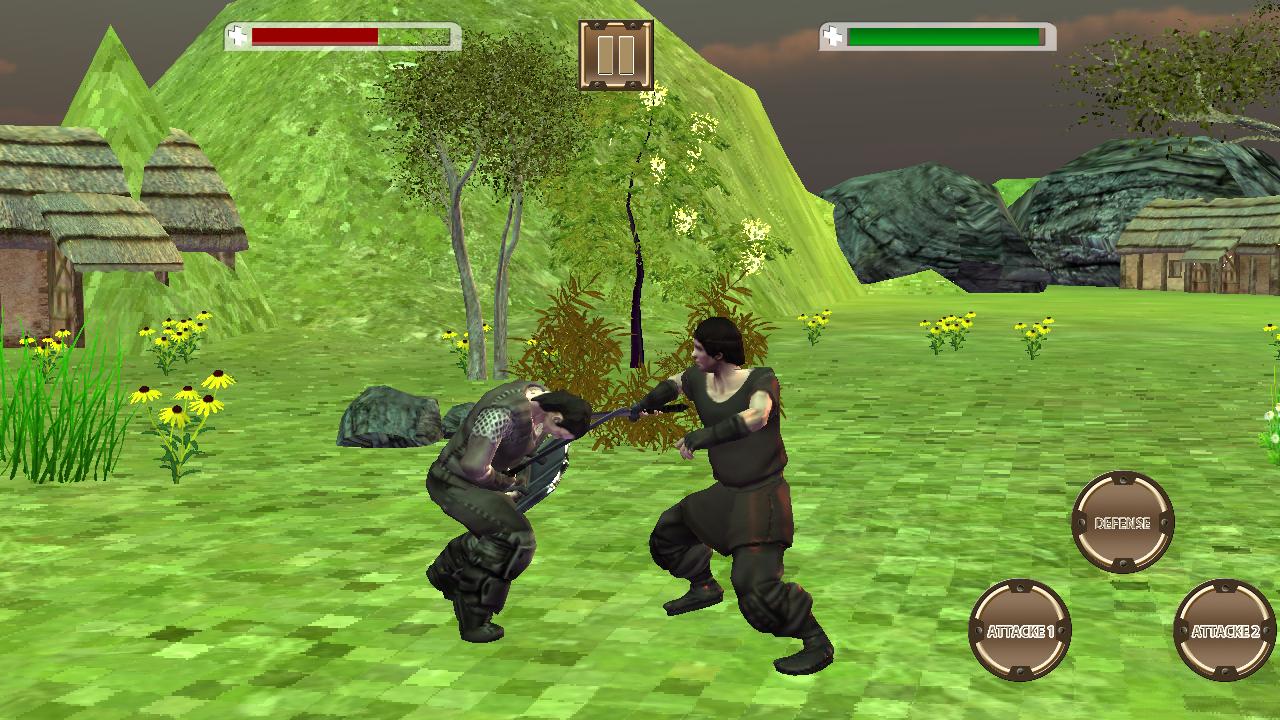Click the player's red health bar
Viewport: 1280px width, 720px height.
tap(315, 37)
